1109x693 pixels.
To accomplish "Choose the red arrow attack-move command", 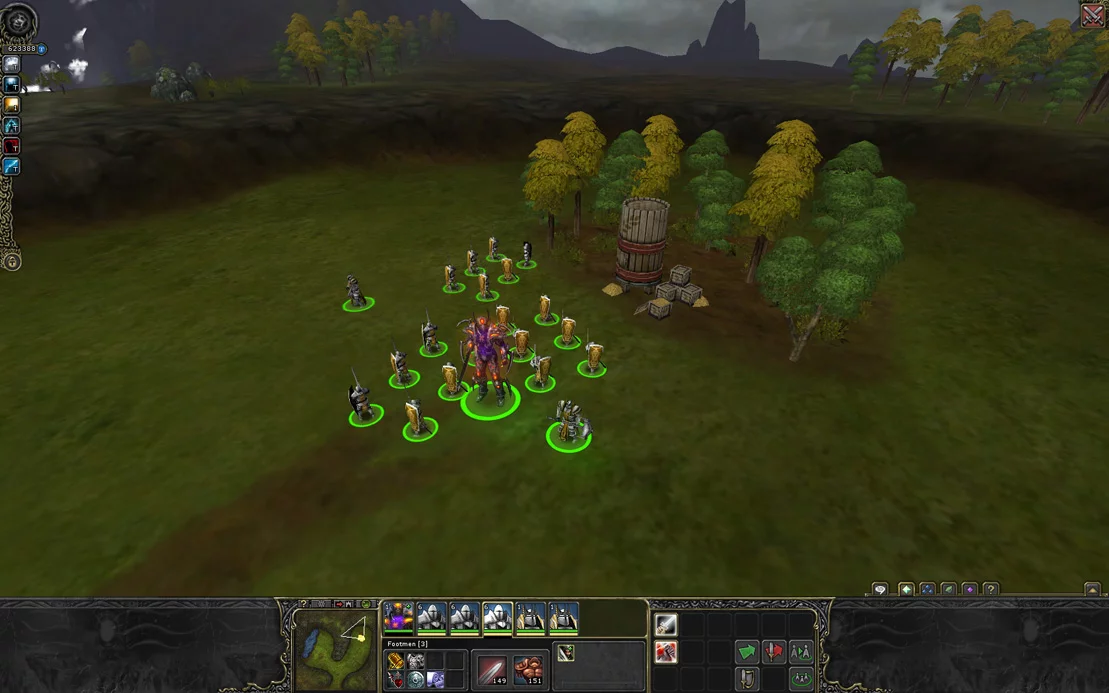I will (x=774, y=652).
